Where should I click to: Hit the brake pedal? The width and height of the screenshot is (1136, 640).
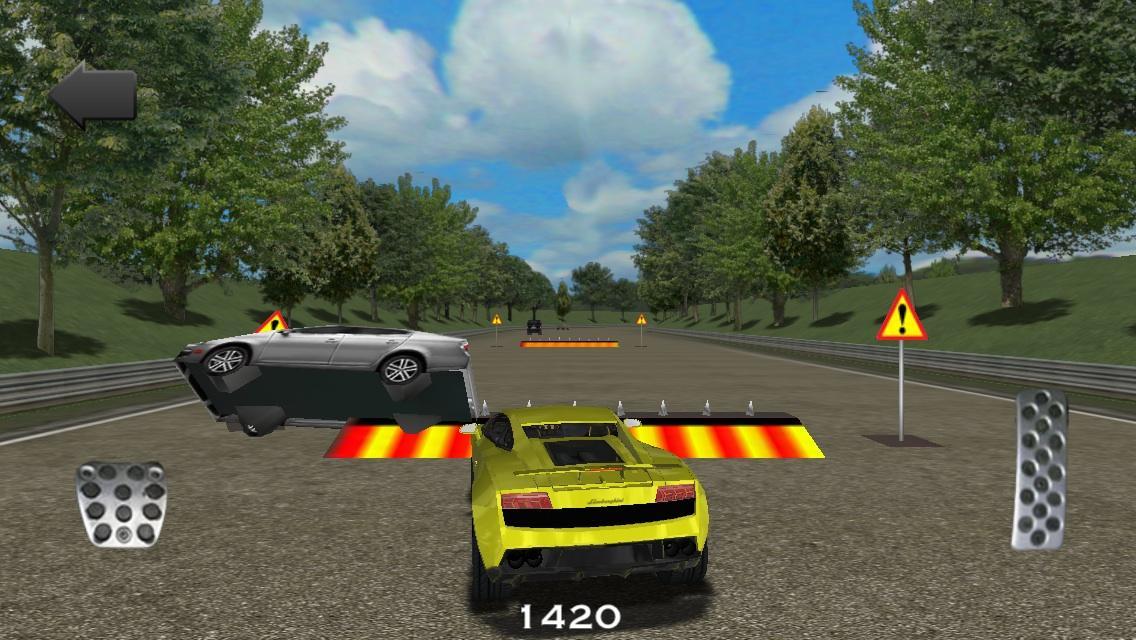click(121, 505)
